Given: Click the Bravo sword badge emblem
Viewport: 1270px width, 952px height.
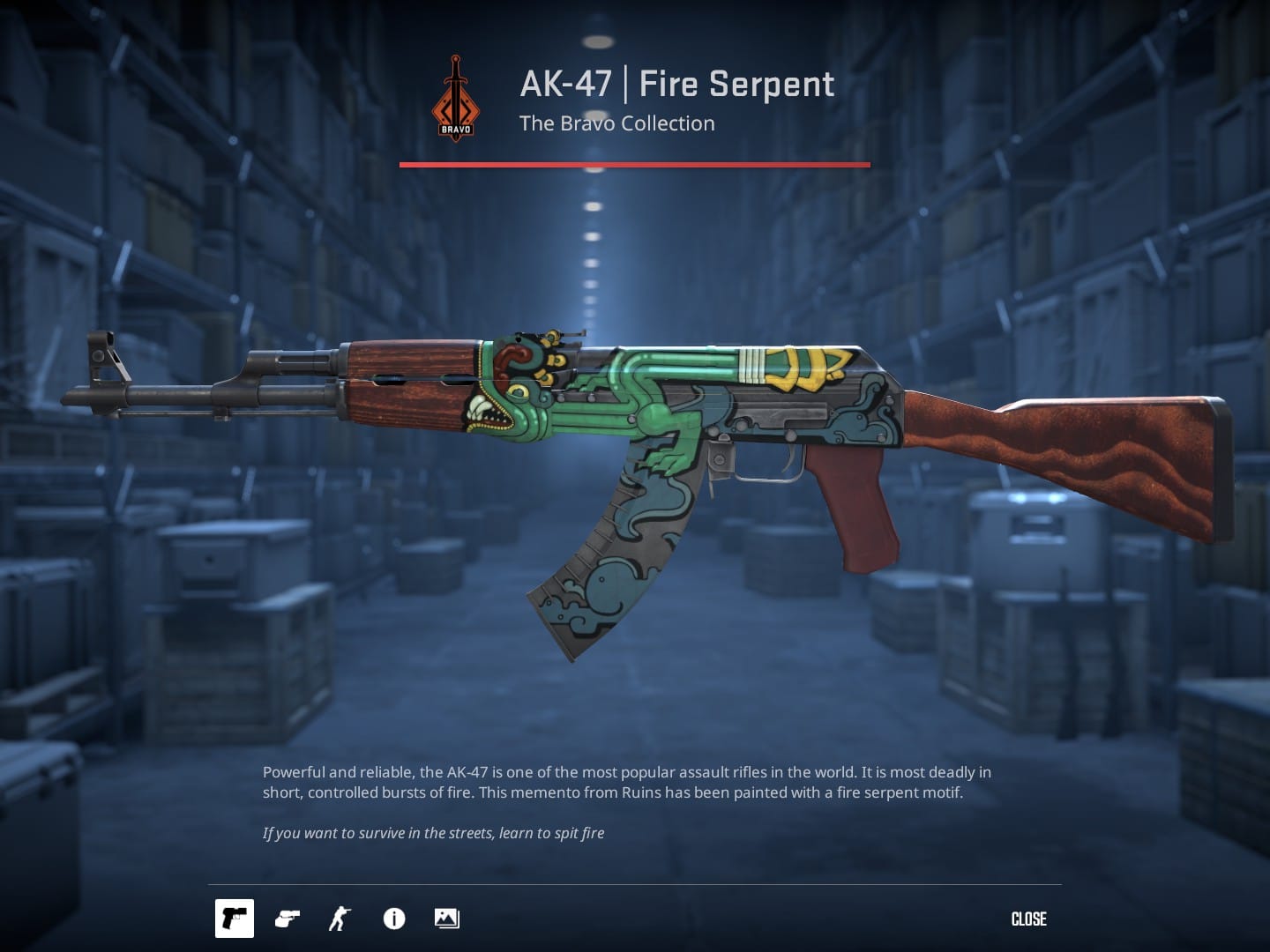Looking at the screenshot, I should 455,96.
